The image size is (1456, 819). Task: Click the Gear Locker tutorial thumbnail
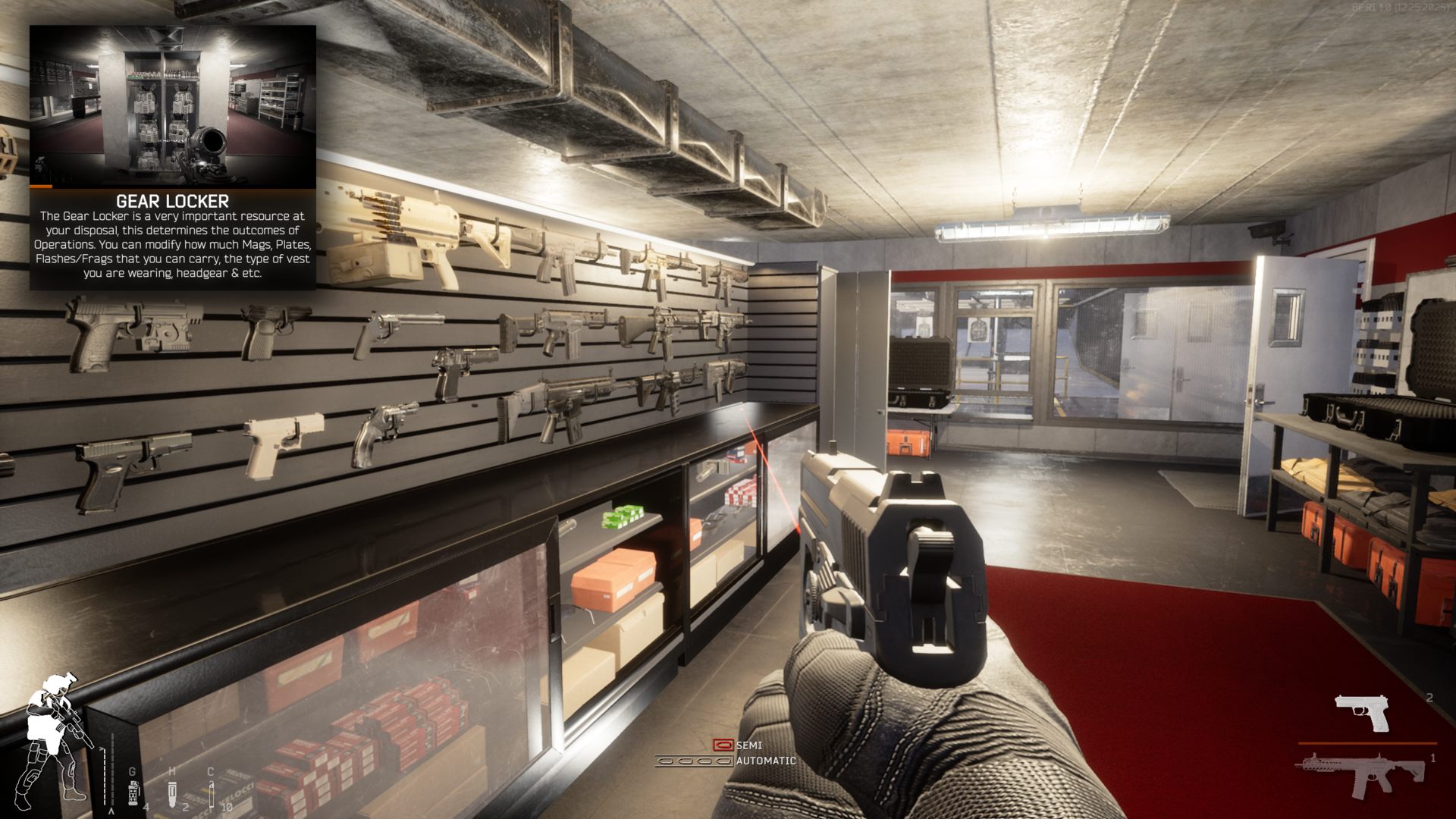click(173, 106)
